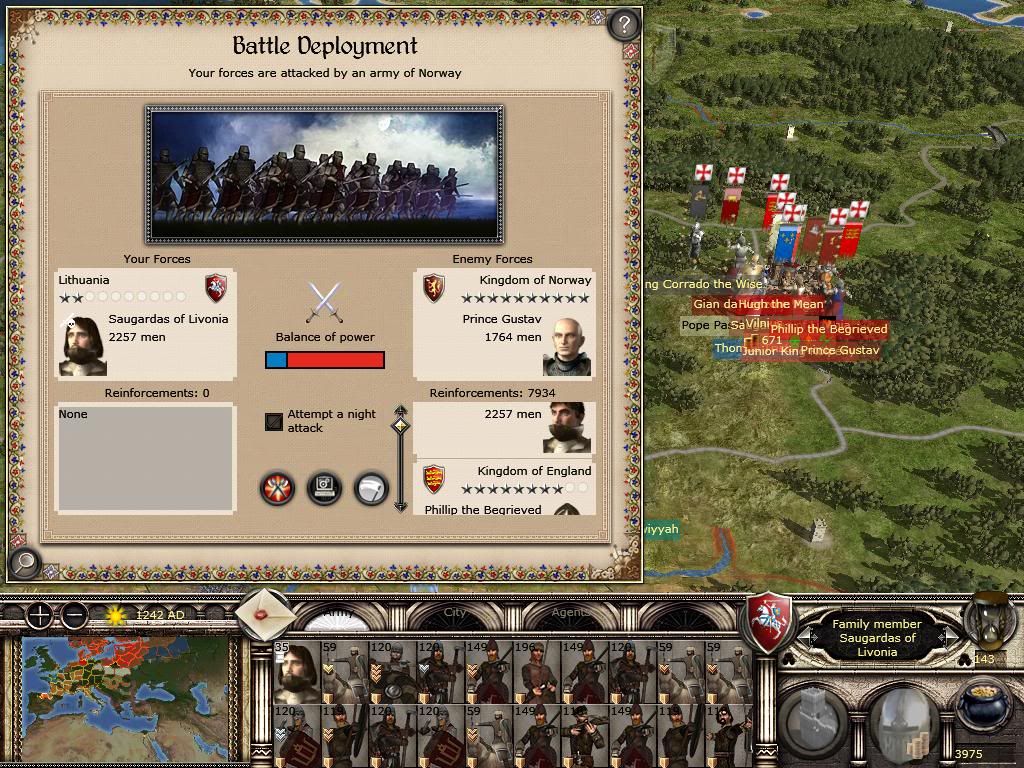Screen dimensions: 1024x768
Task: Open help with the question mark button
Action: (624, 23)
